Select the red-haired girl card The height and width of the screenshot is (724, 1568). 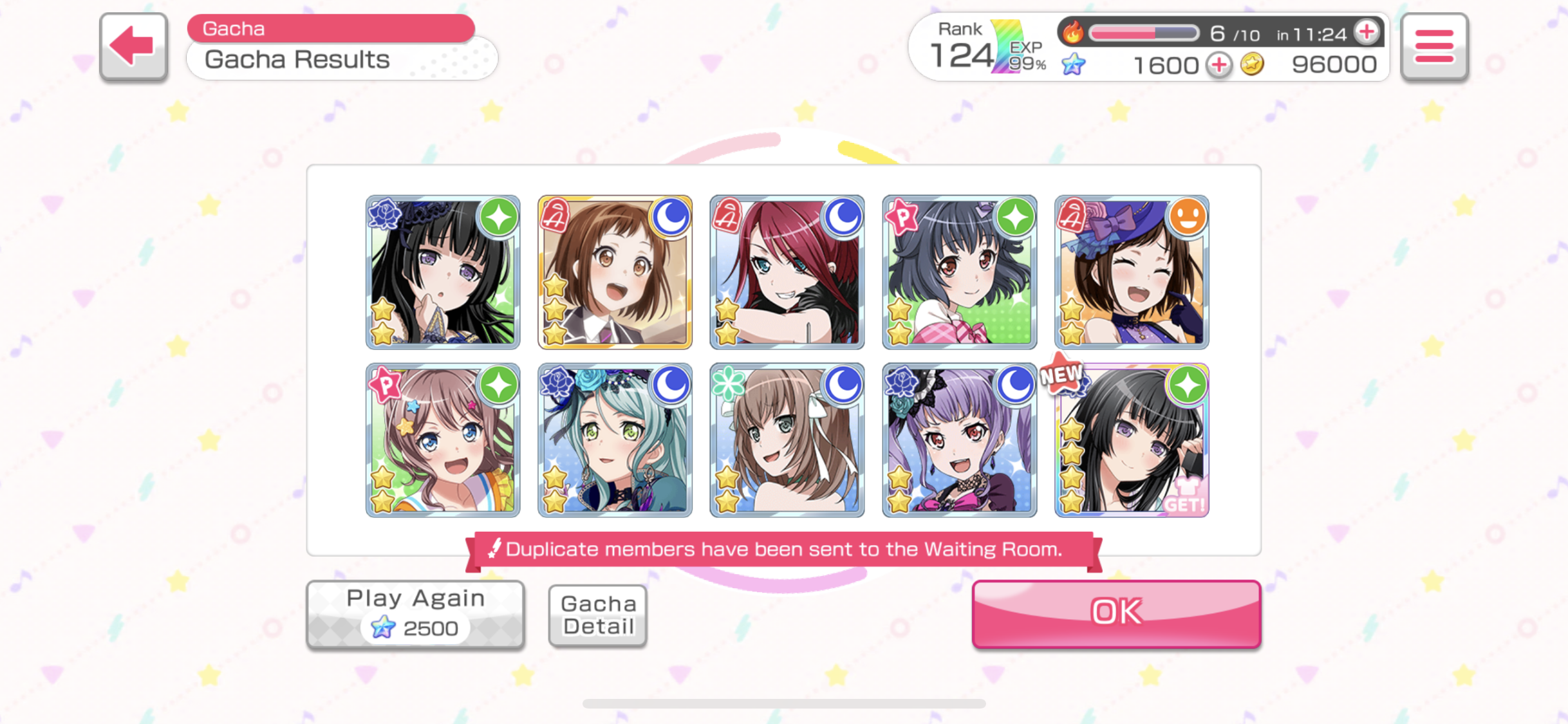tap(787, 272)
